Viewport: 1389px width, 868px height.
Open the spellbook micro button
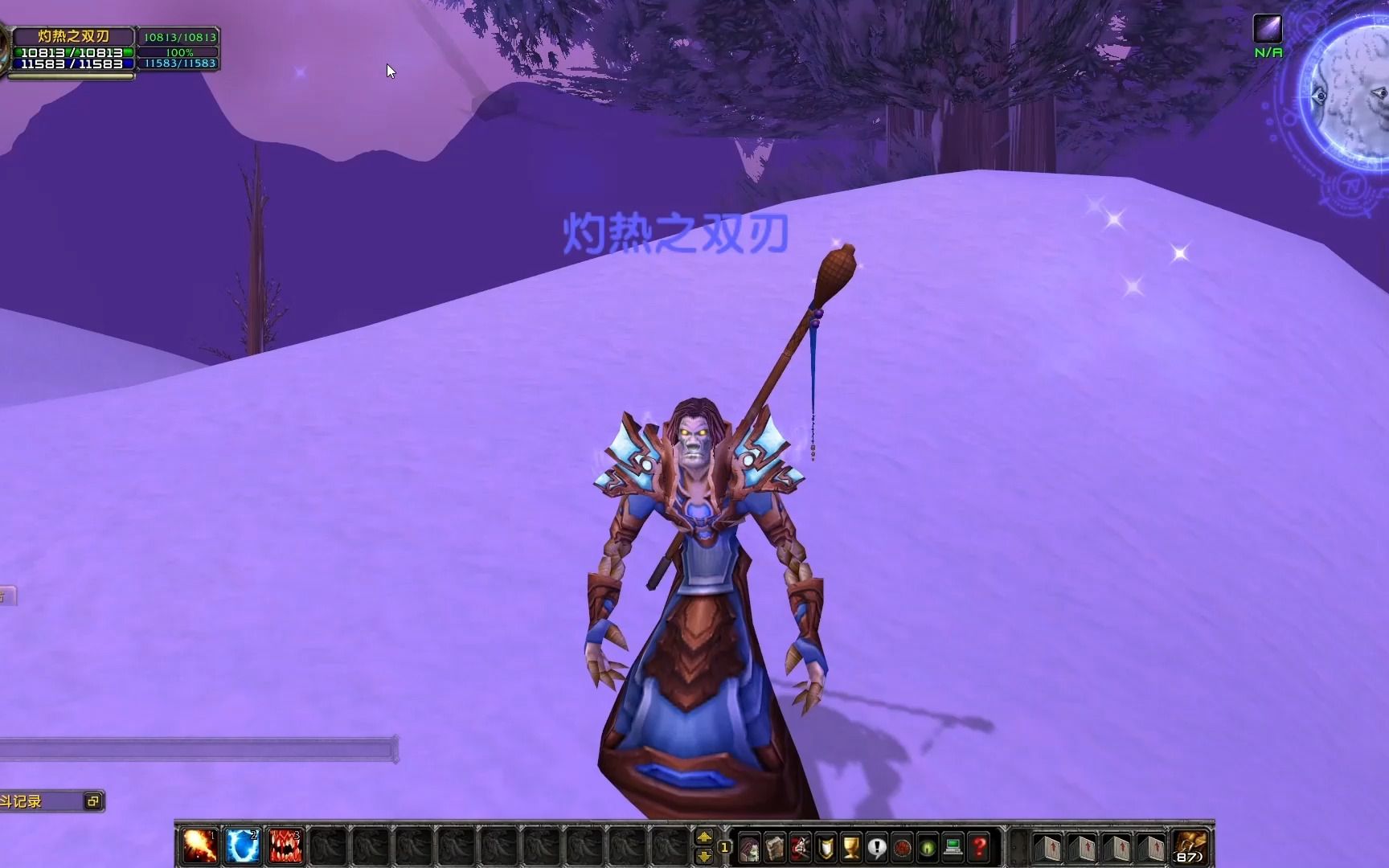pos(775,847)
